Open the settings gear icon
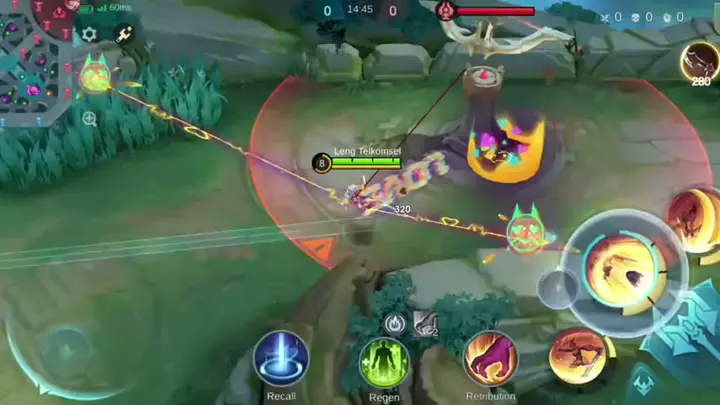Image resolution: width=720 pixels, height=405 pixels. tap(90, 34)
